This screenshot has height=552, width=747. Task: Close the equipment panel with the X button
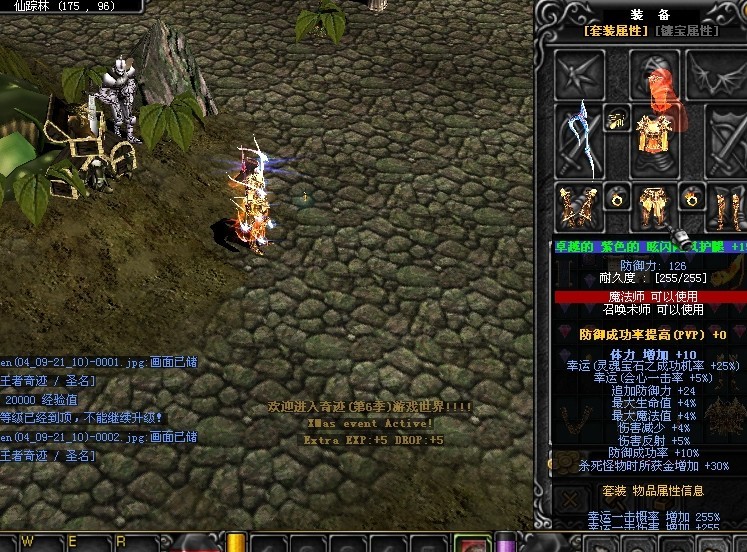point(571,497)
